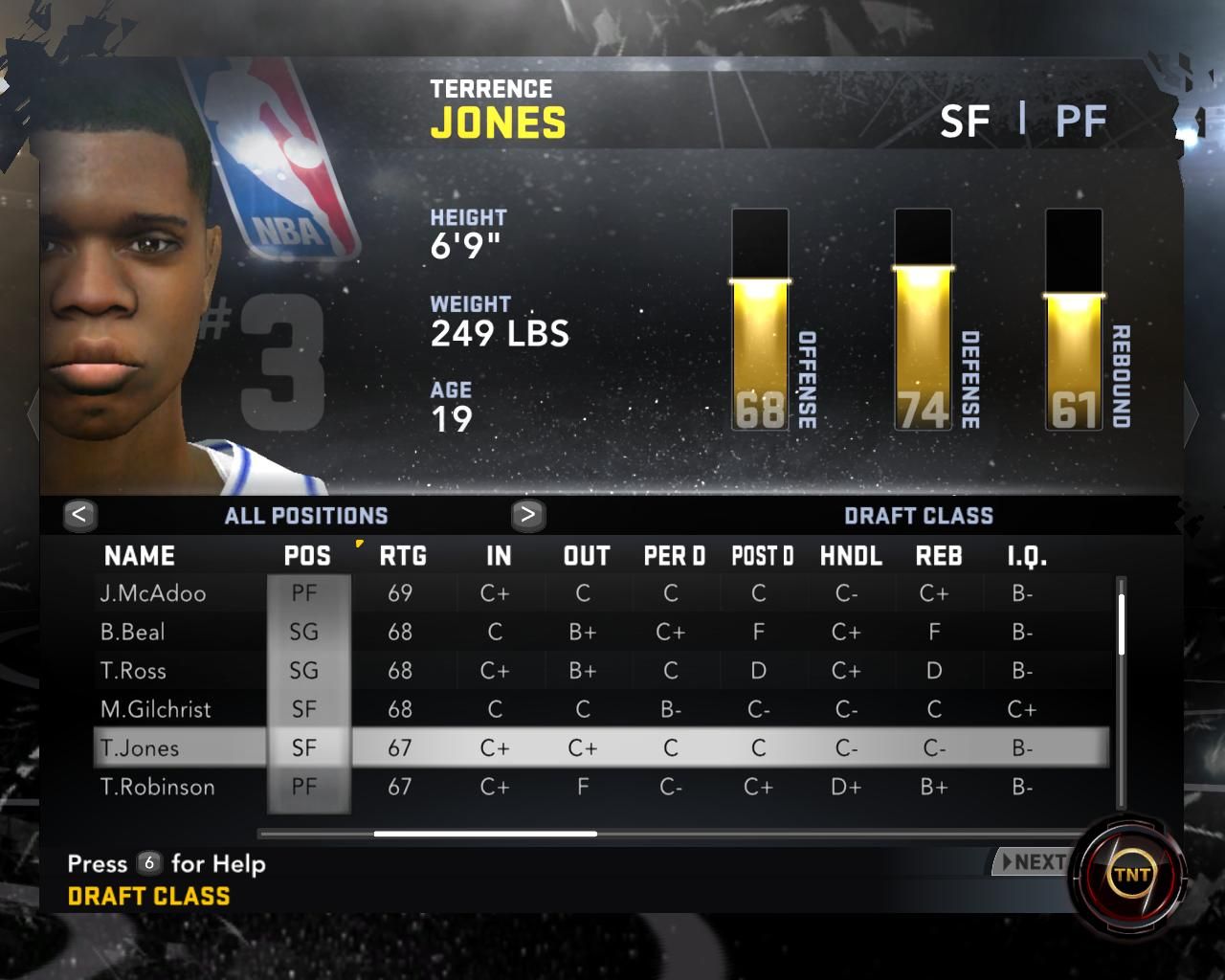
Task: Sort by the PER D column header
Action: click(674, 556)
